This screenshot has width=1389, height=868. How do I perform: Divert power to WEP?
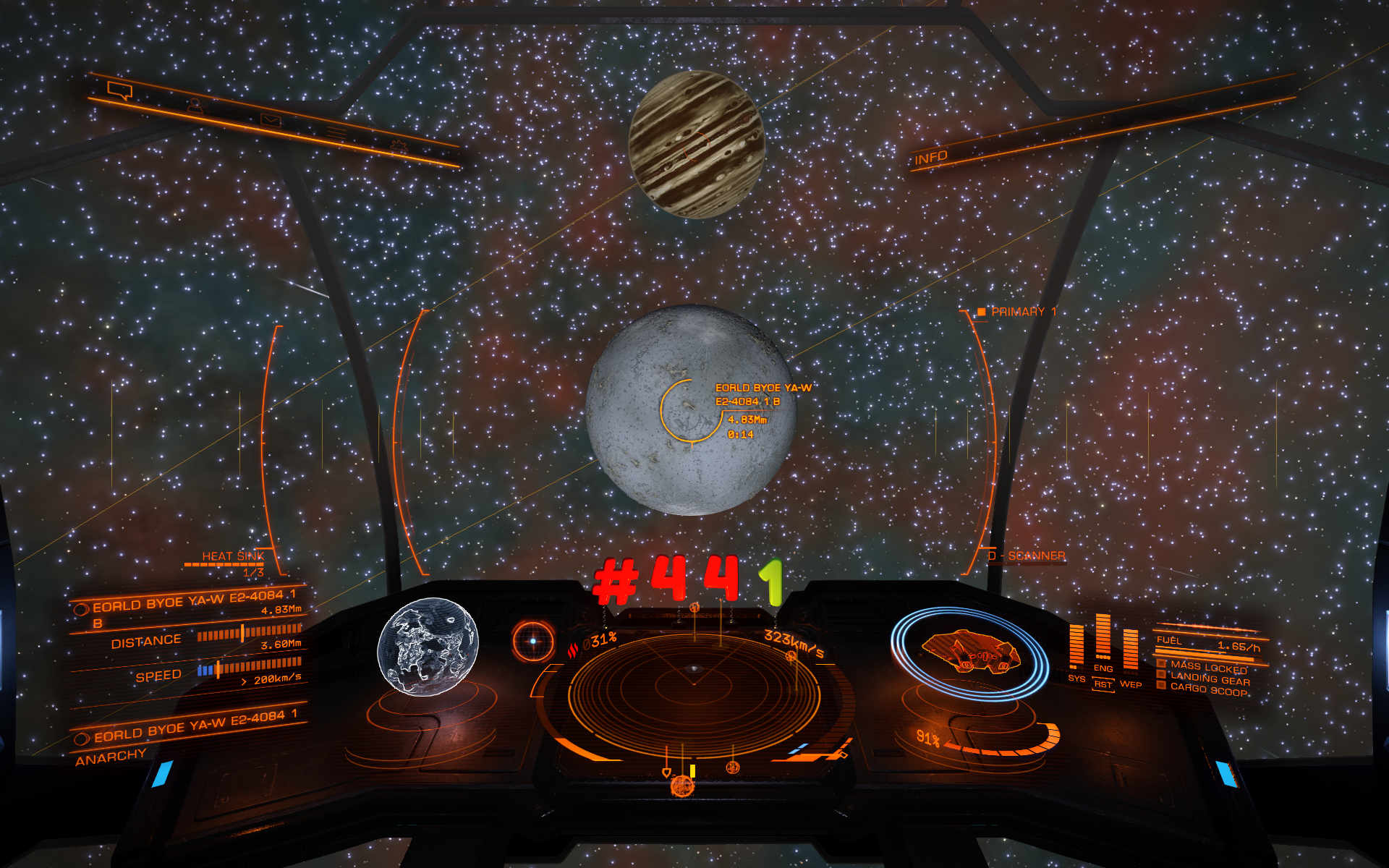(x=1130, y=684)
